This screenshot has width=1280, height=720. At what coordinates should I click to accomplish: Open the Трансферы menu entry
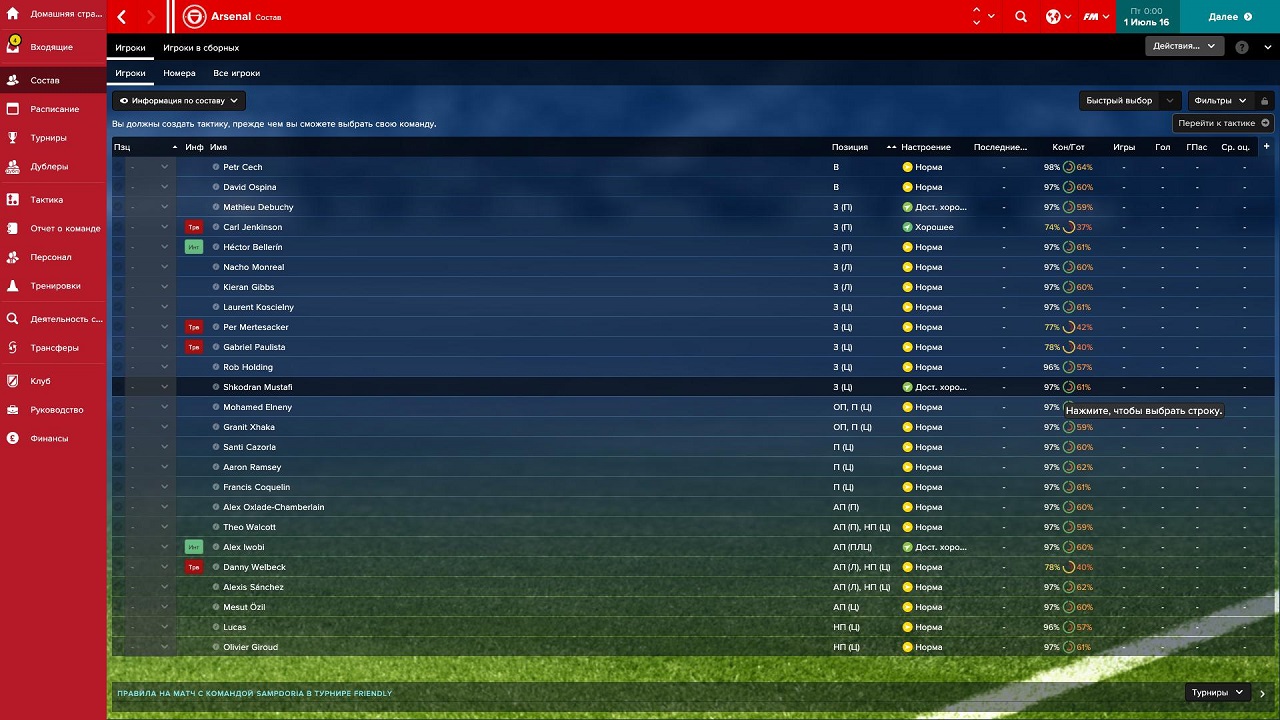tap(54, 348)
